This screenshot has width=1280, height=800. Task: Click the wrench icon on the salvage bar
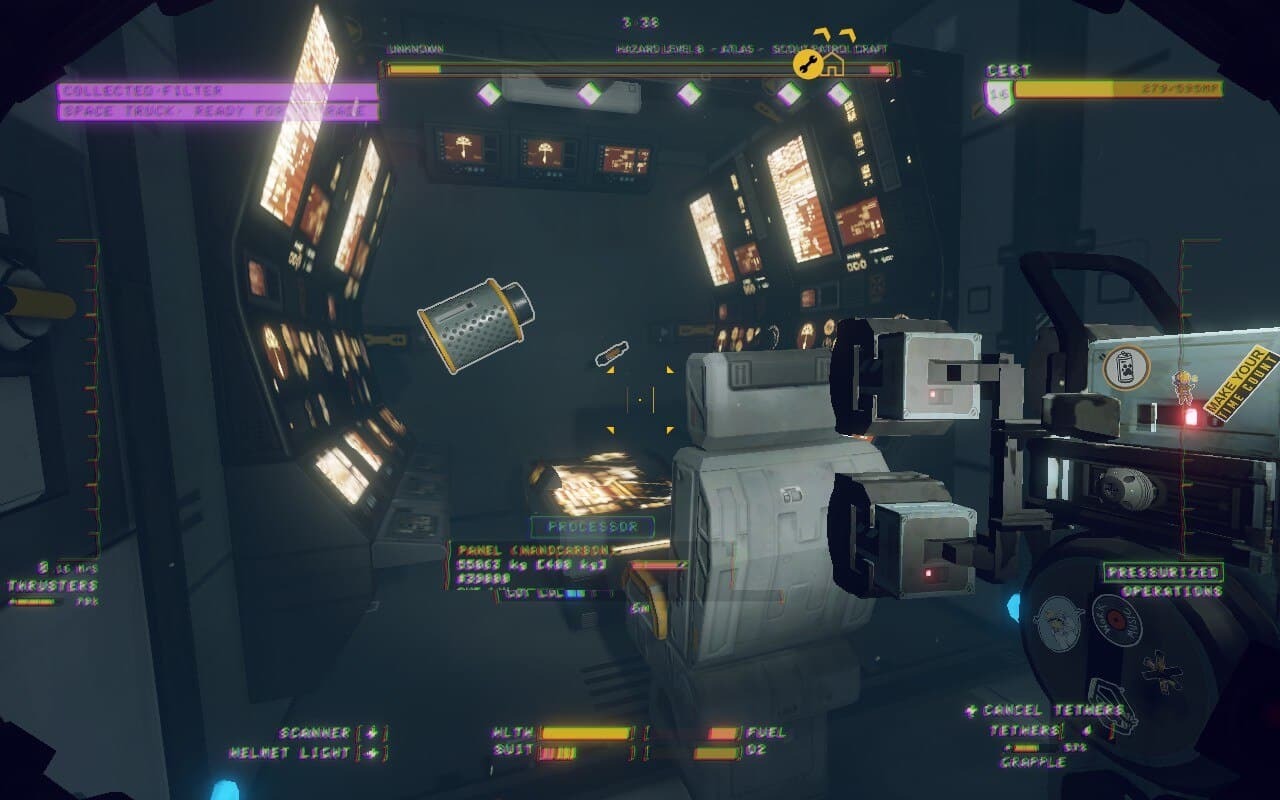point(806,65)
